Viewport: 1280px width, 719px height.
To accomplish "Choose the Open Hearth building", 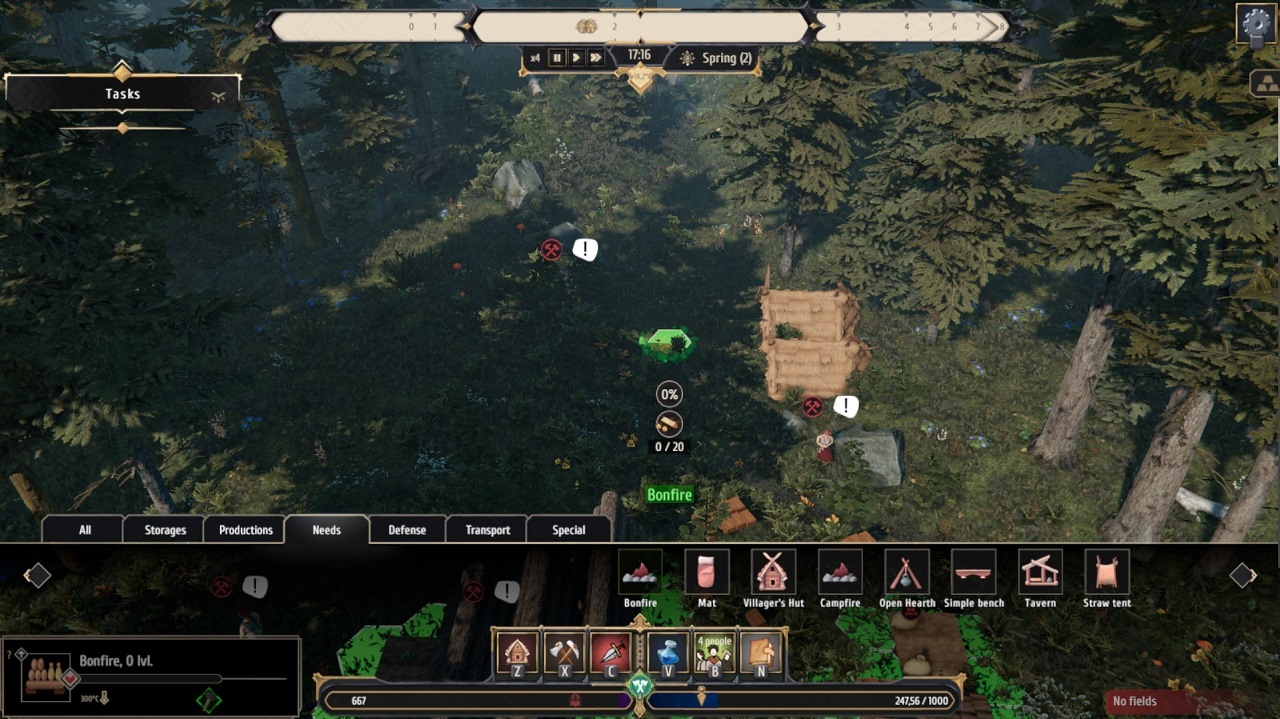I will [907, 573].
